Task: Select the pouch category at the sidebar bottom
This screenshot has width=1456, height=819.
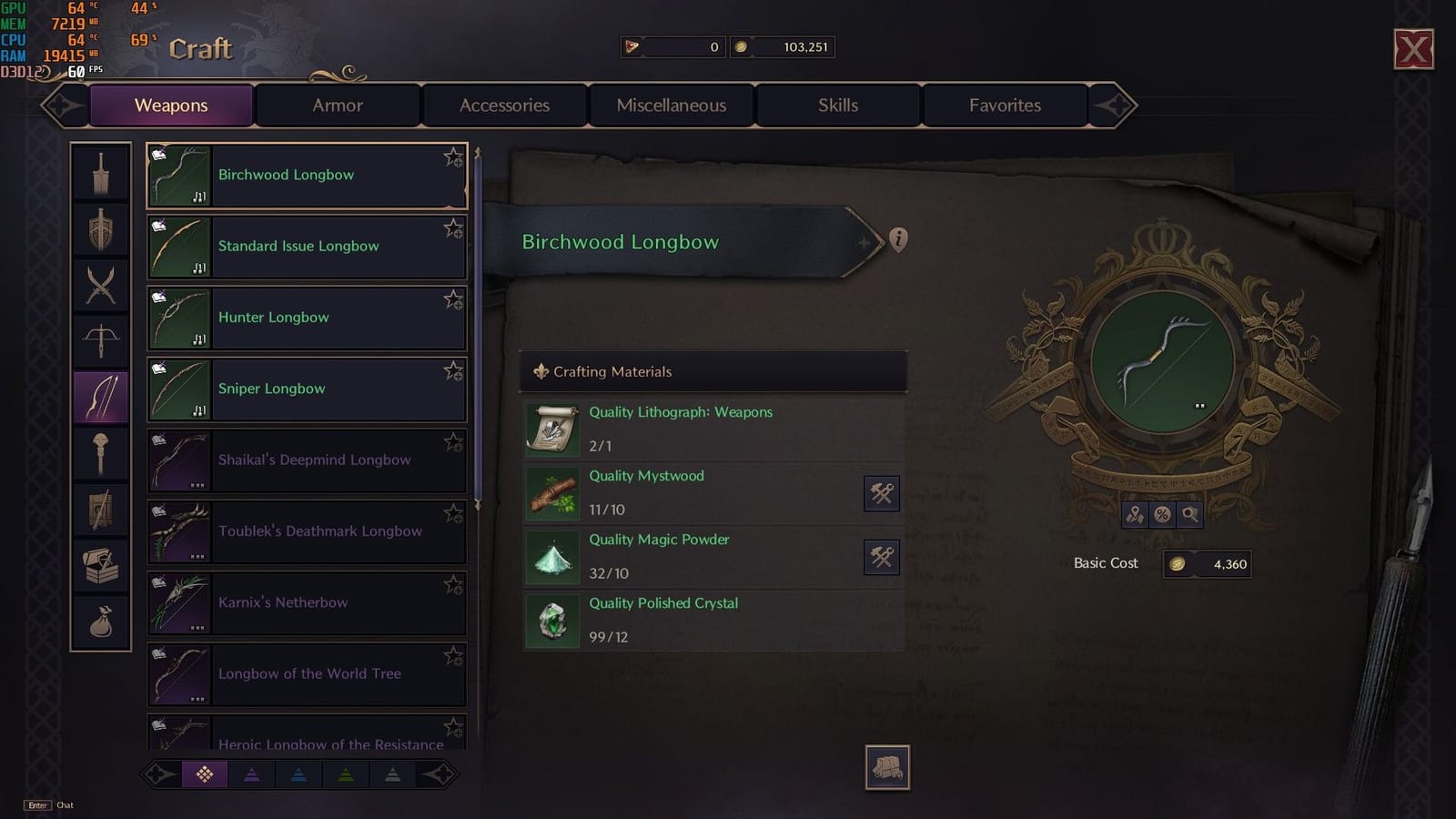Action: (101, 621)
